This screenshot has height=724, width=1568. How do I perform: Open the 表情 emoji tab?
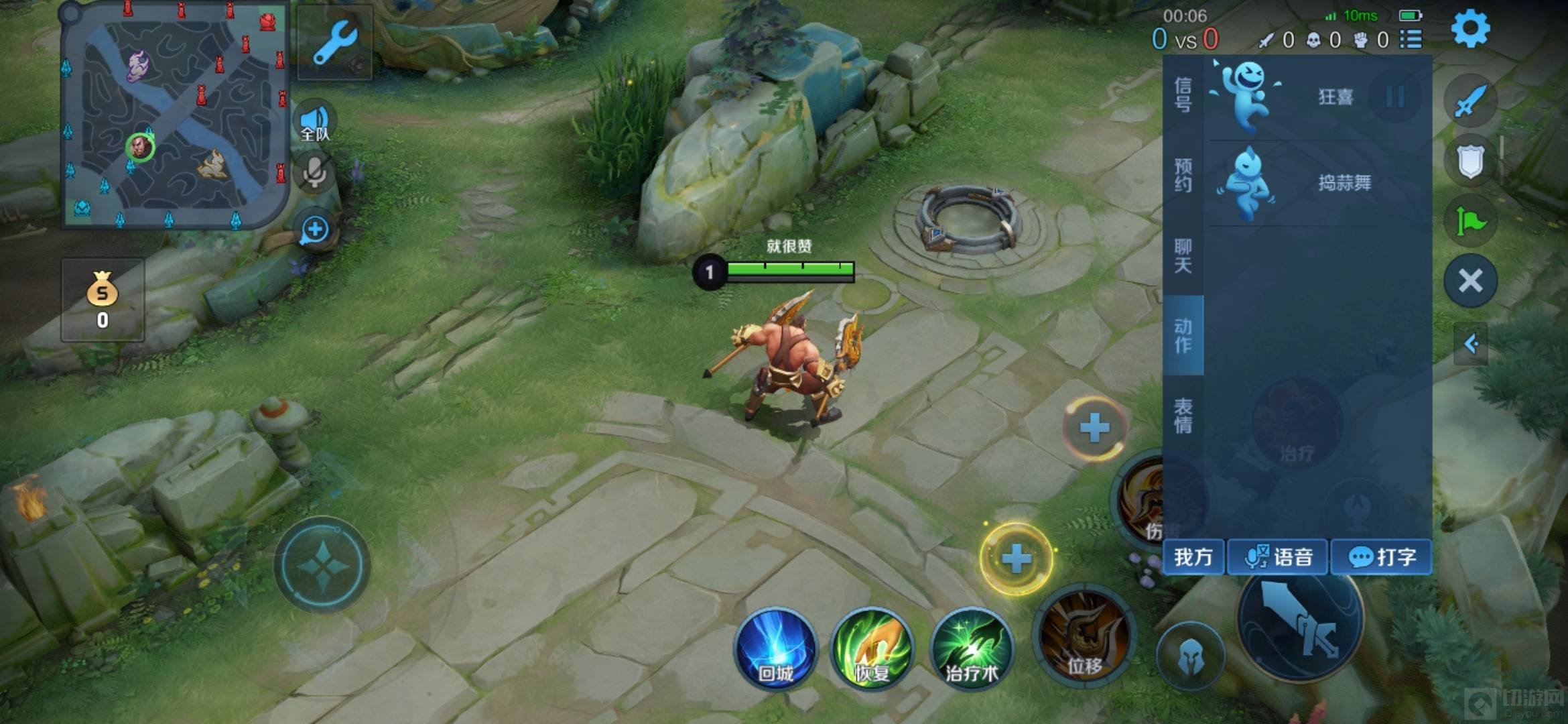(x=1183, y=416)
